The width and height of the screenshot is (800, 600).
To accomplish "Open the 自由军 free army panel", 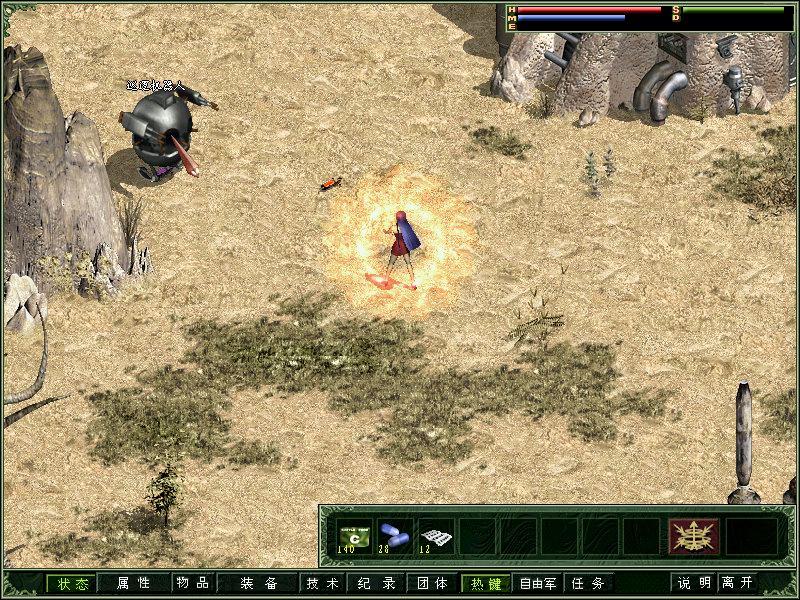I will pyautogui.click(x=538, y=584).
